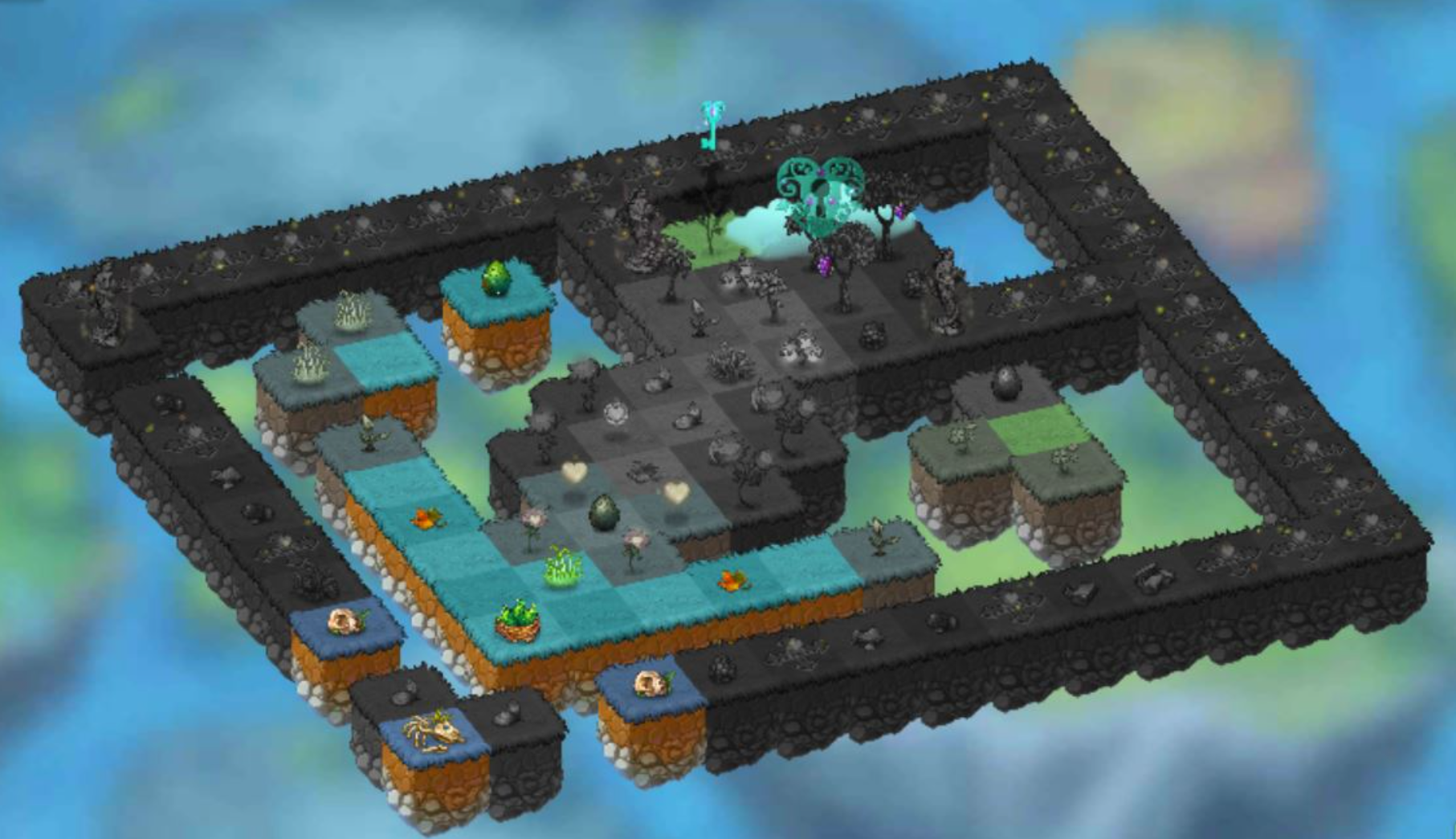Select the floating cyan key
The height and width of the screenshot is (839, 1456).
point(710,126)
